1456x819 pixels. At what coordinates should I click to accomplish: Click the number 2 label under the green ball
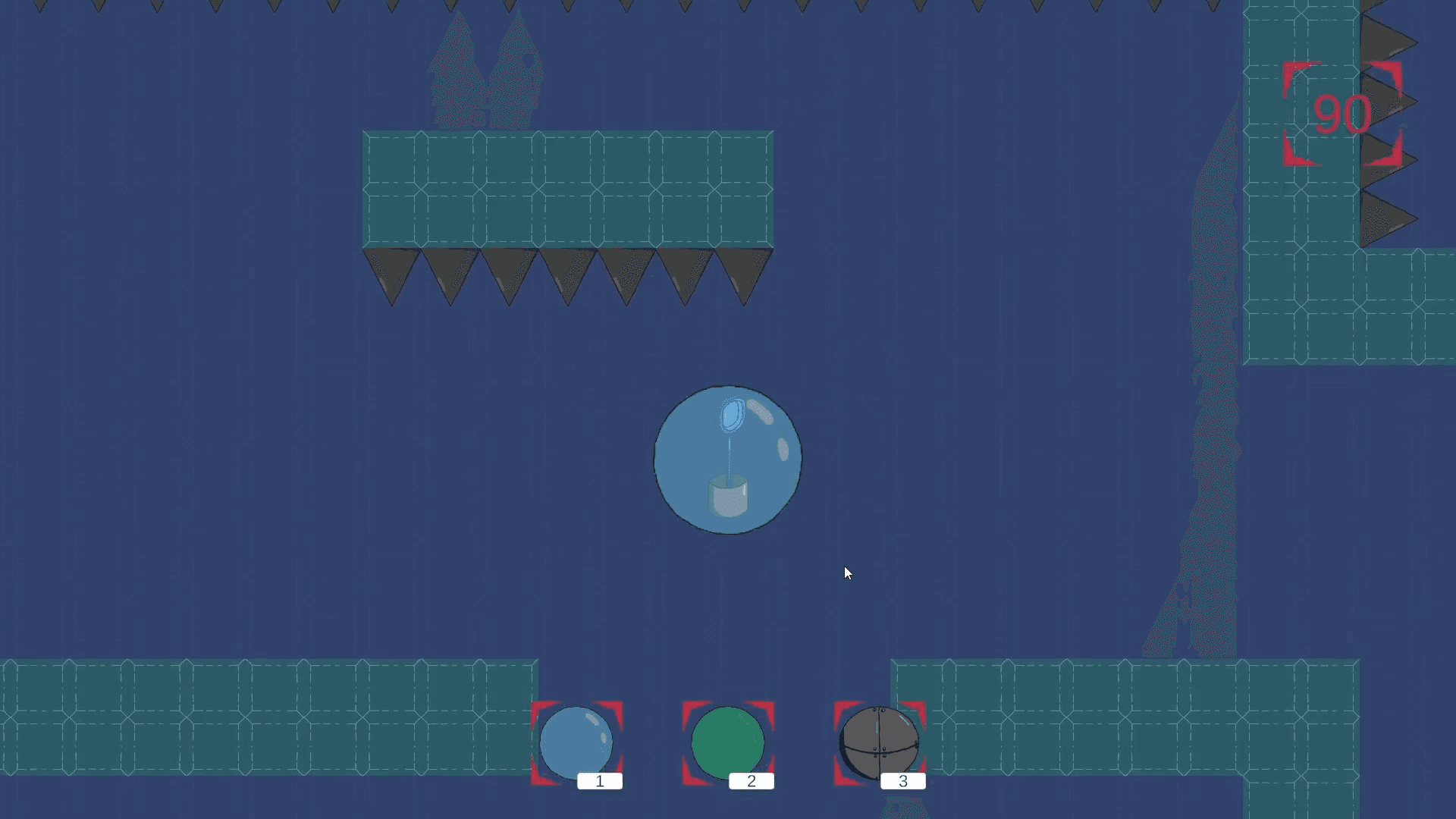(x=751, y=781)
